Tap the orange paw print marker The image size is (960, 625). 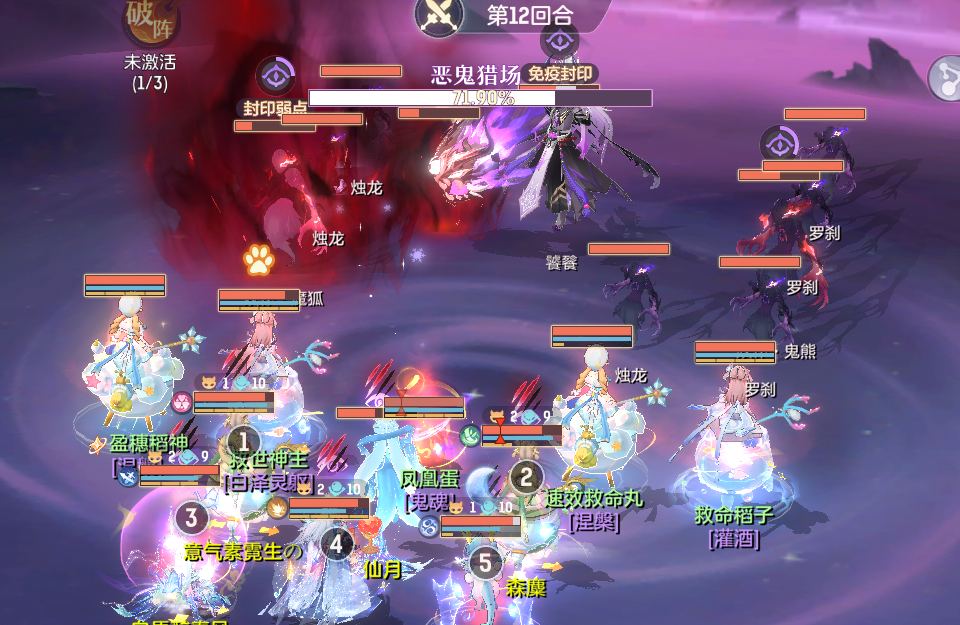pos(258,260)
